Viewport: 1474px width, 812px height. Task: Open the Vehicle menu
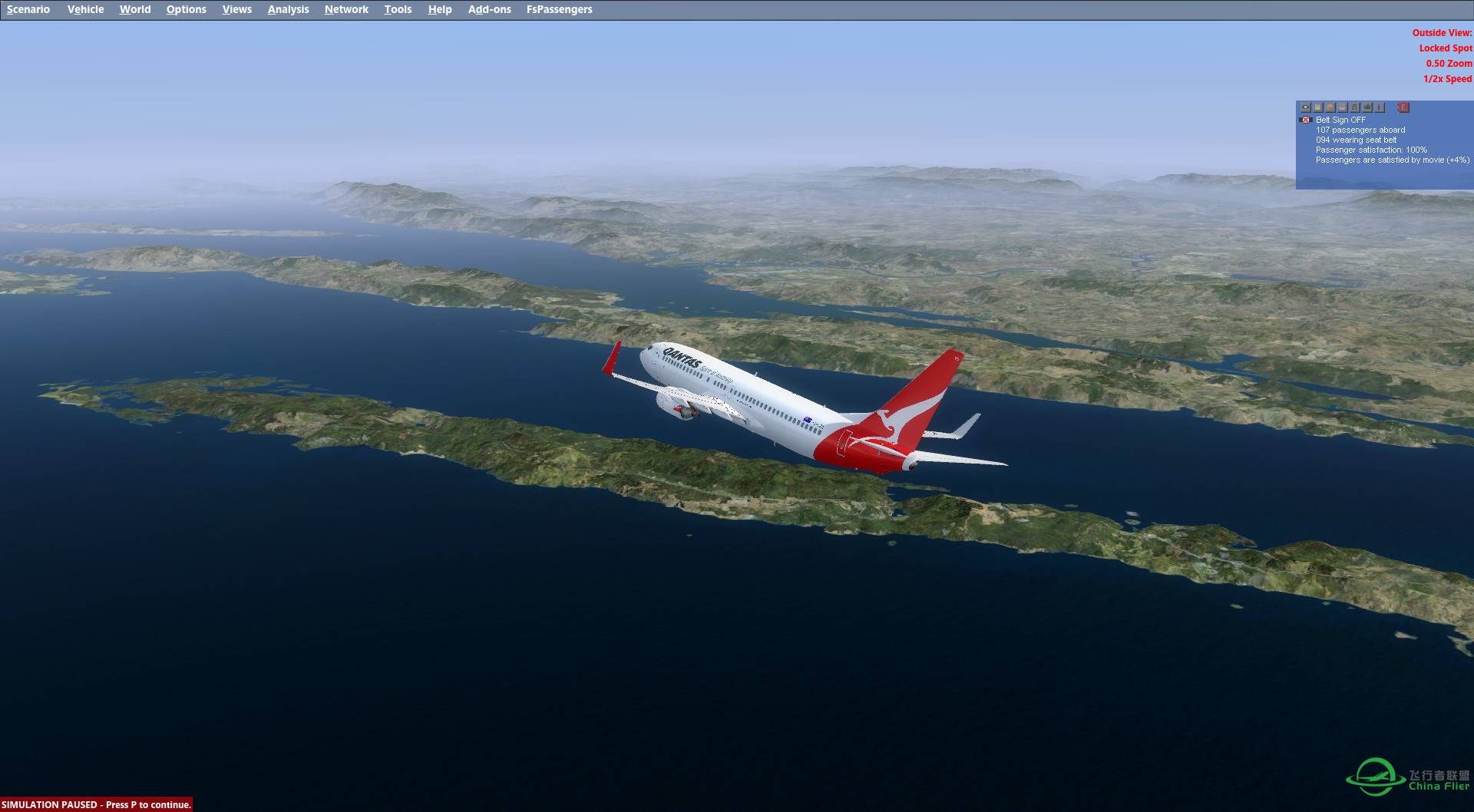pyautogui.click(x=85, y=9)
